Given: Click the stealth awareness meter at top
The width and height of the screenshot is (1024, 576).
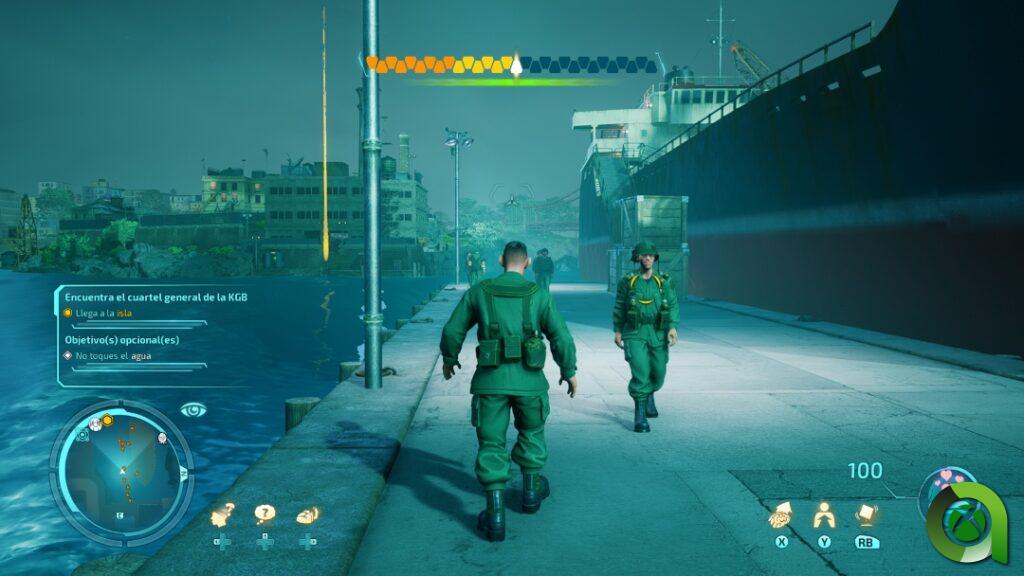Looking at the screenshot, I should pyautogui.click(x=513, y=66).
